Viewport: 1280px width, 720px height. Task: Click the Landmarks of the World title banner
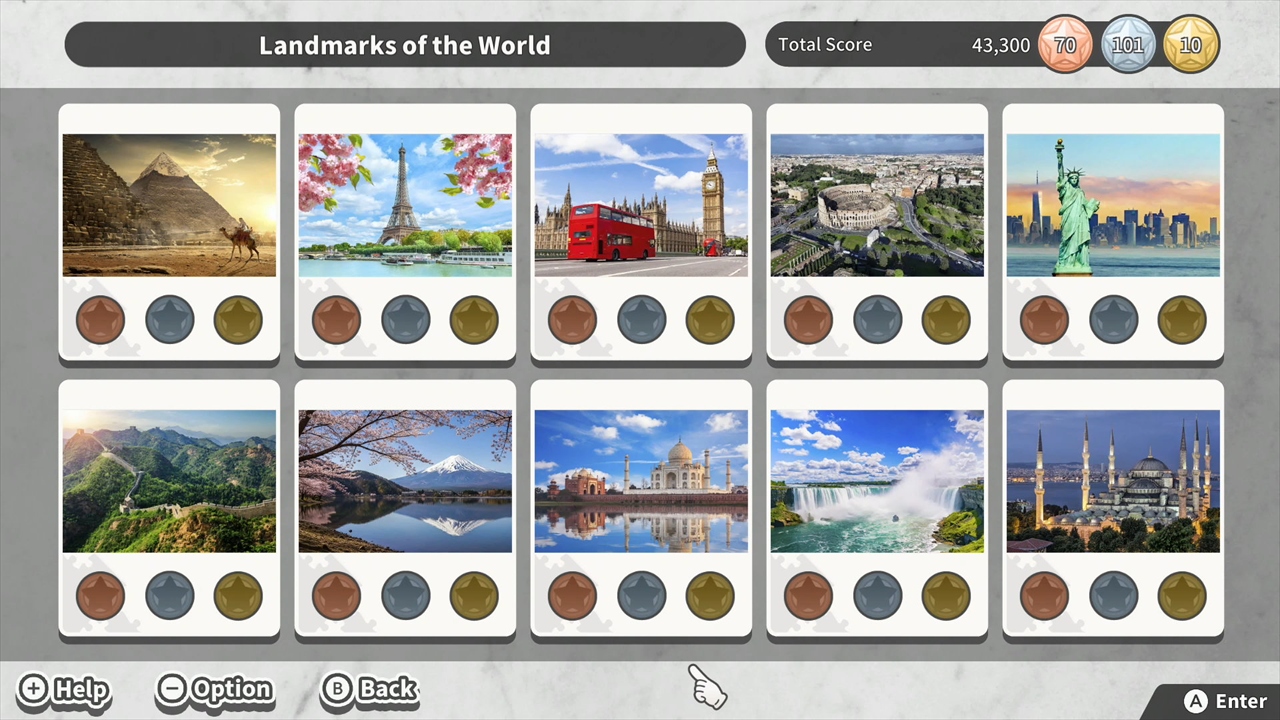(x=404, y=44)
